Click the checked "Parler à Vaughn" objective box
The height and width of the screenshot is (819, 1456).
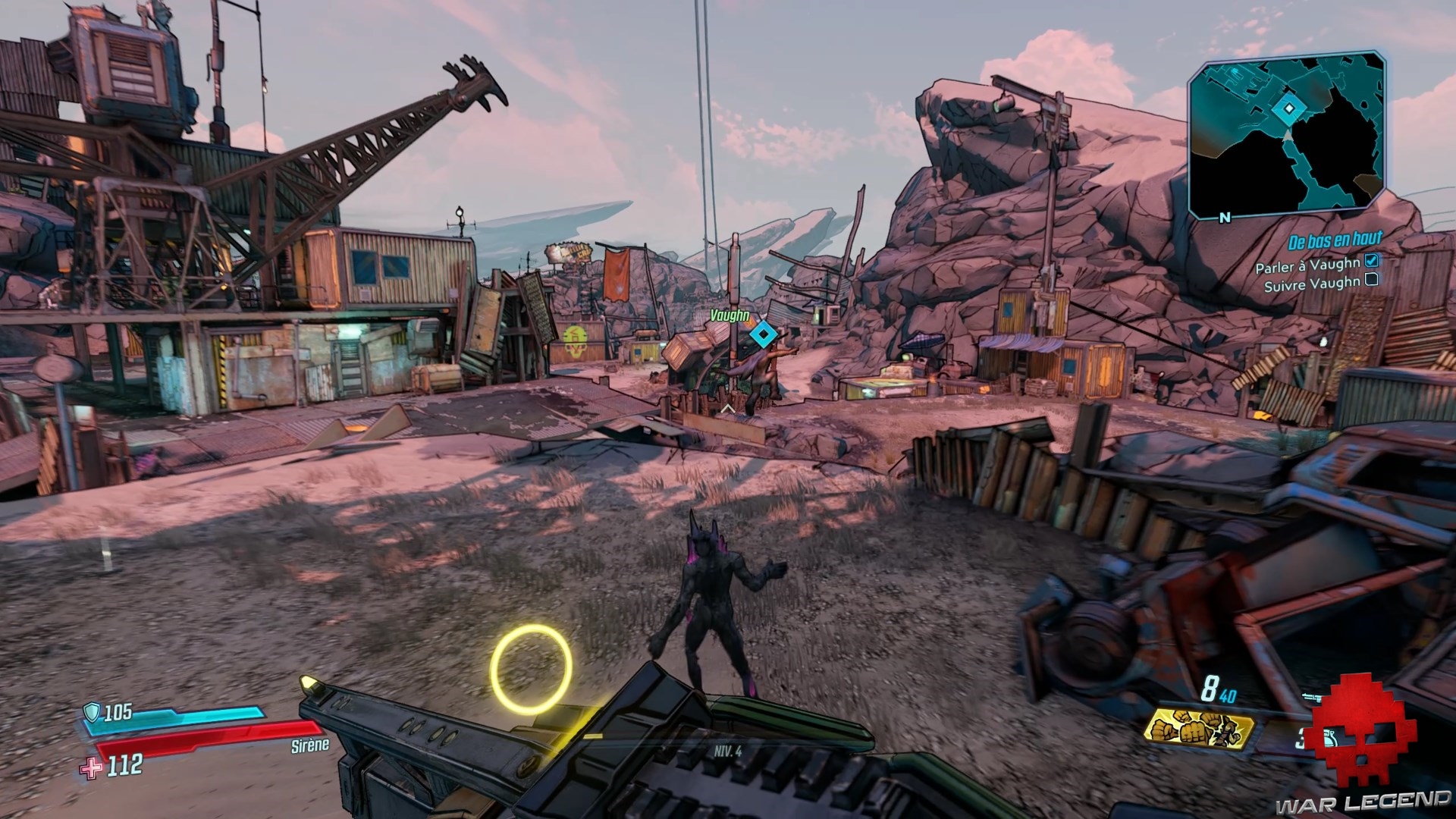pyautogui.click(x=1371, y=261)
